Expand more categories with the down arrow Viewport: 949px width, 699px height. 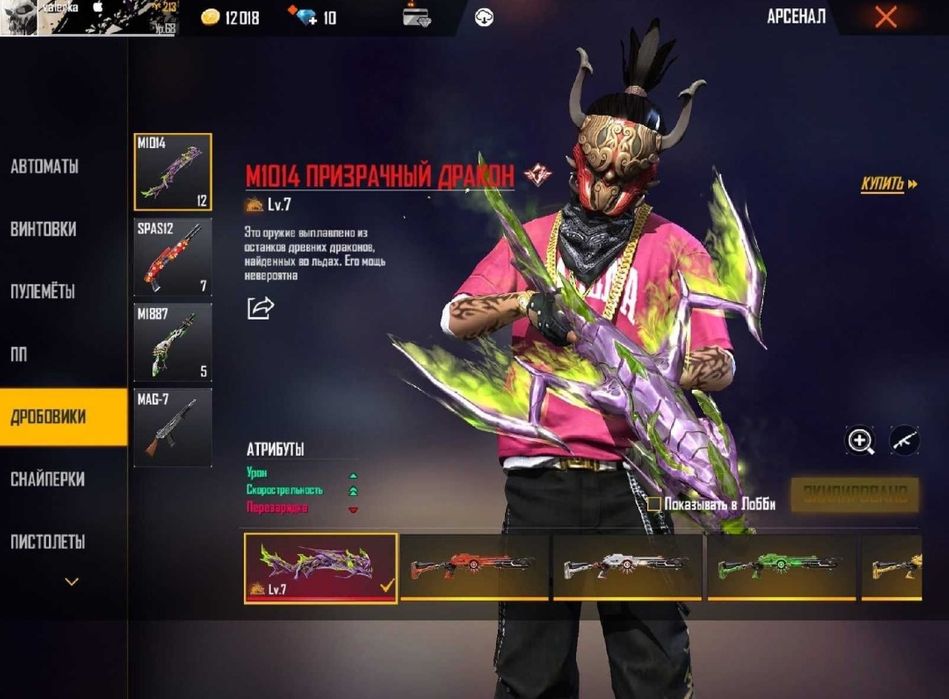coord(71,581)
